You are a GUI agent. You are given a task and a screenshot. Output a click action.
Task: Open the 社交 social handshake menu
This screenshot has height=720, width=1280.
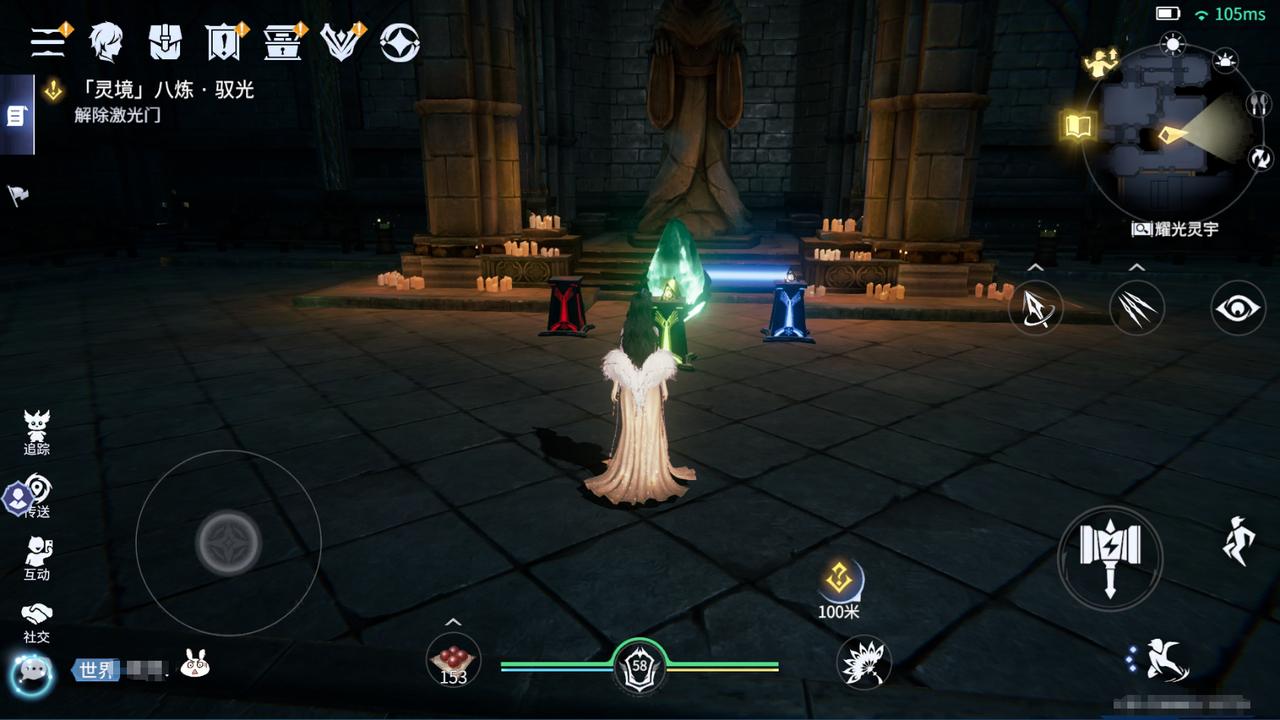[37, 621]
